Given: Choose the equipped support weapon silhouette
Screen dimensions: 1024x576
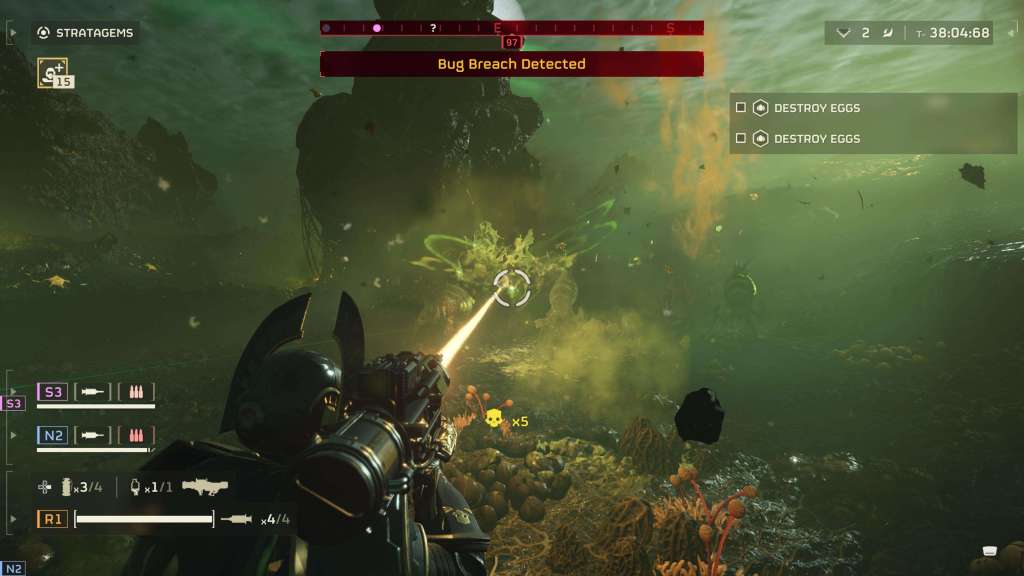Looking at the screenshot, I should tap(205, 486).
